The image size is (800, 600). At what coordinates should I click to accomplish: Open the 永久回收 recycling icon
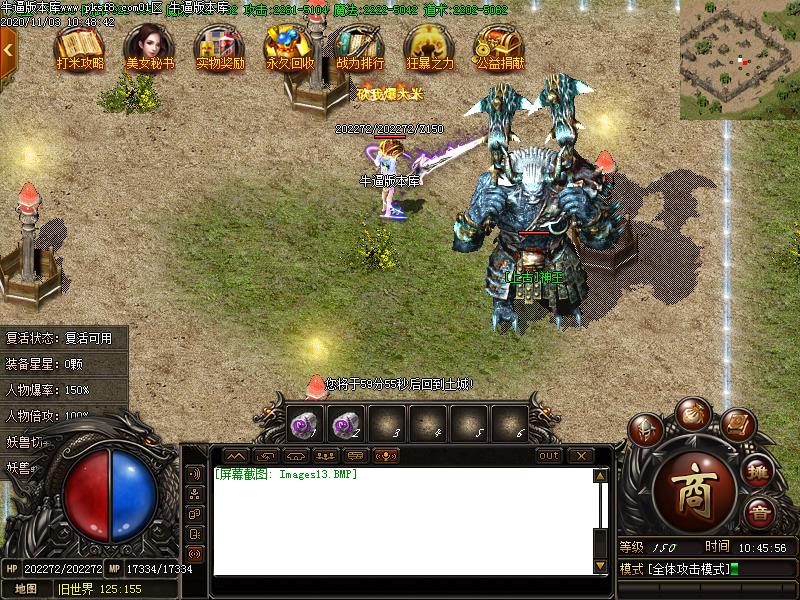(x=290, y=46)
